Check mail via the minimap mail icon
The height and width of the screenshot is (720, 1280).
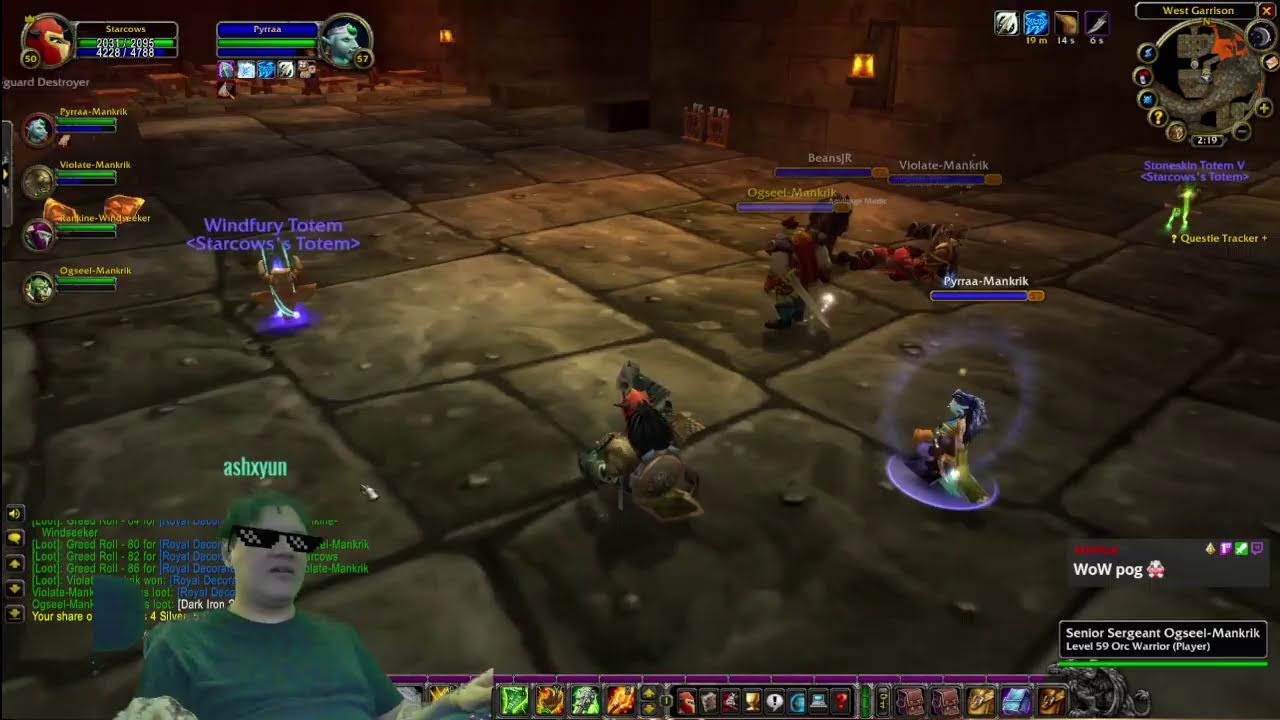point(1270,63)
